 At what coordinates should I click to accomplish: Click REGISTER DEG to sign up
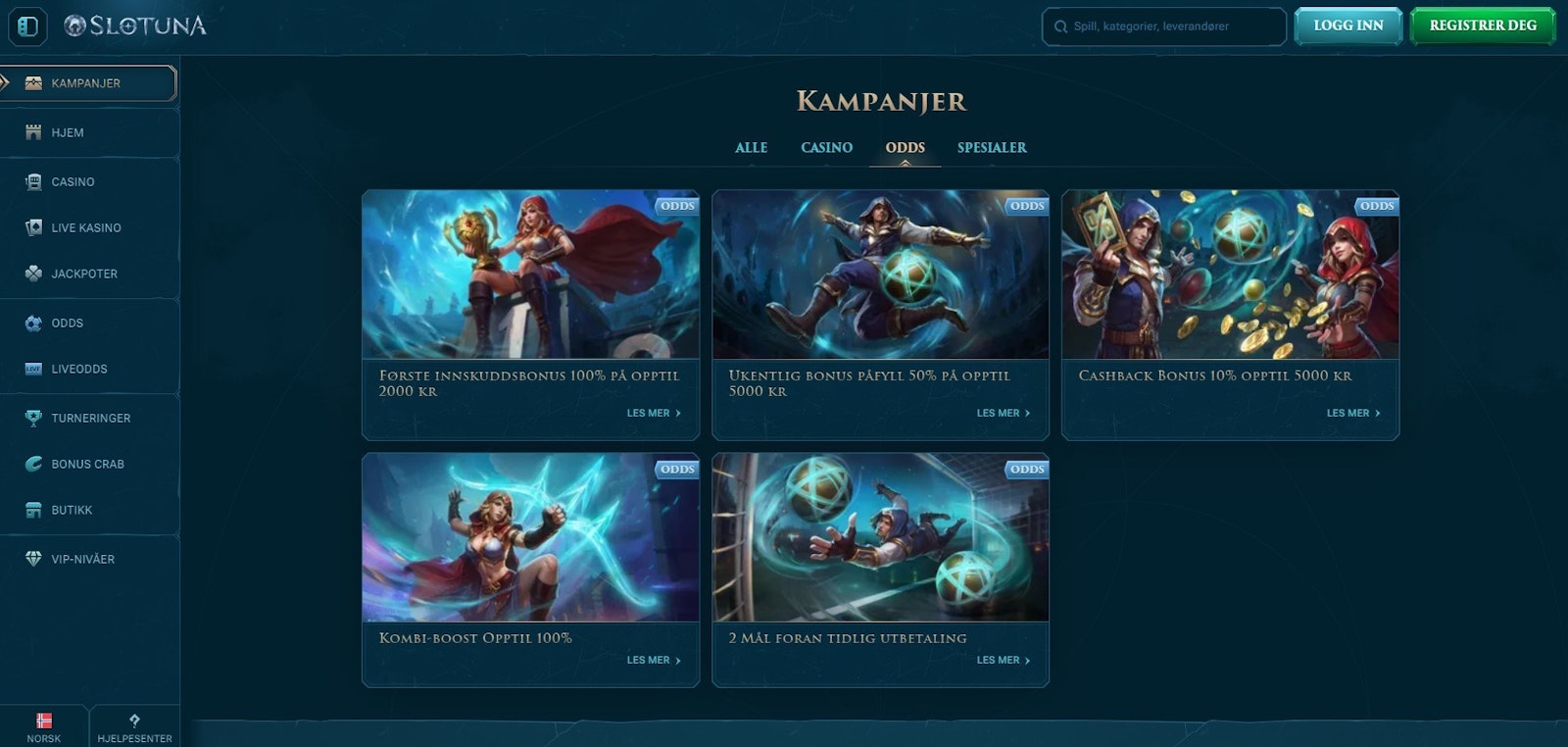tap(1483, 26)
